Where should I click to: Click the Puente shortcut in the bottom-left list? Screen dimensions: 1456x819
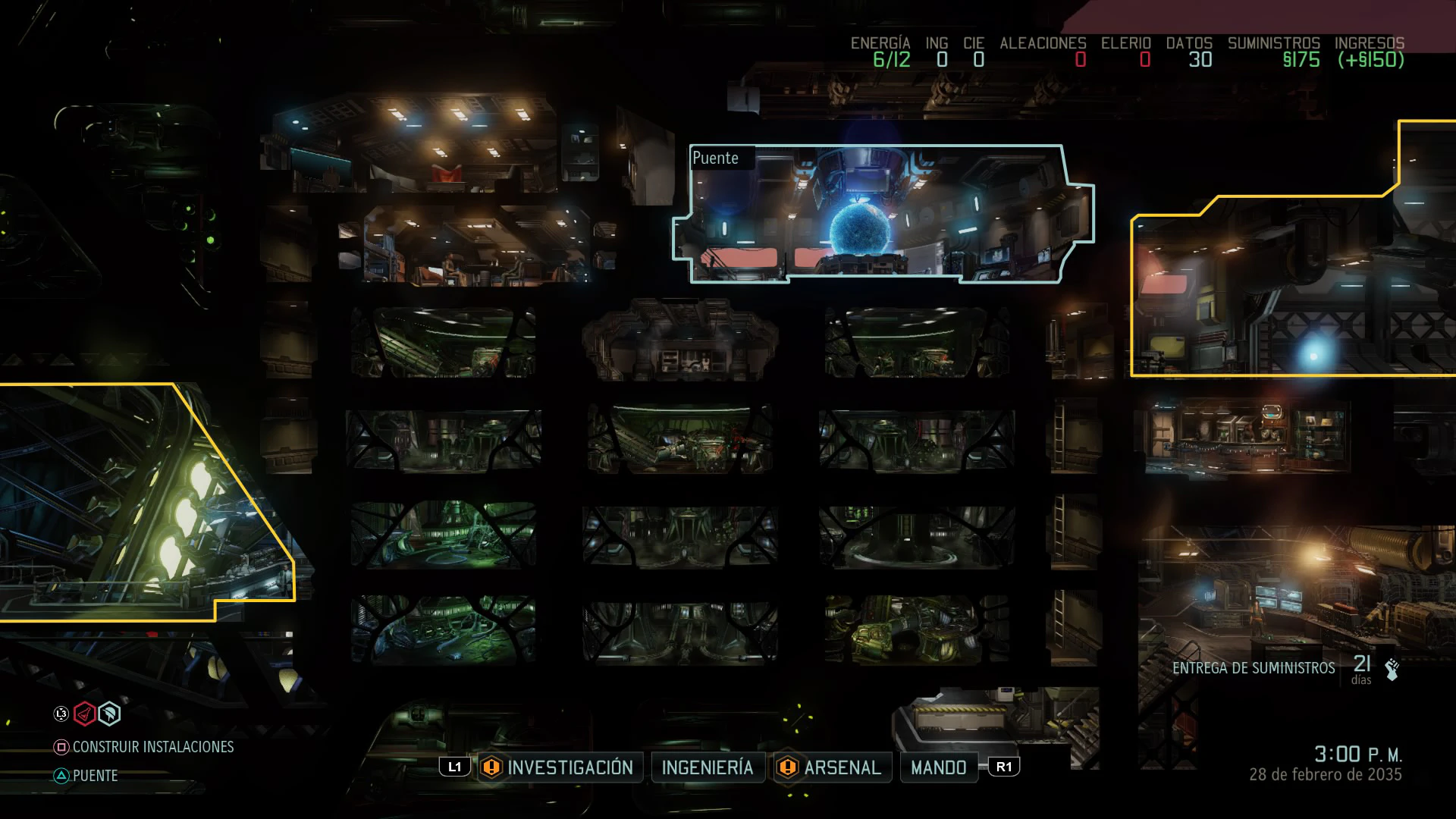coord(95,776)
